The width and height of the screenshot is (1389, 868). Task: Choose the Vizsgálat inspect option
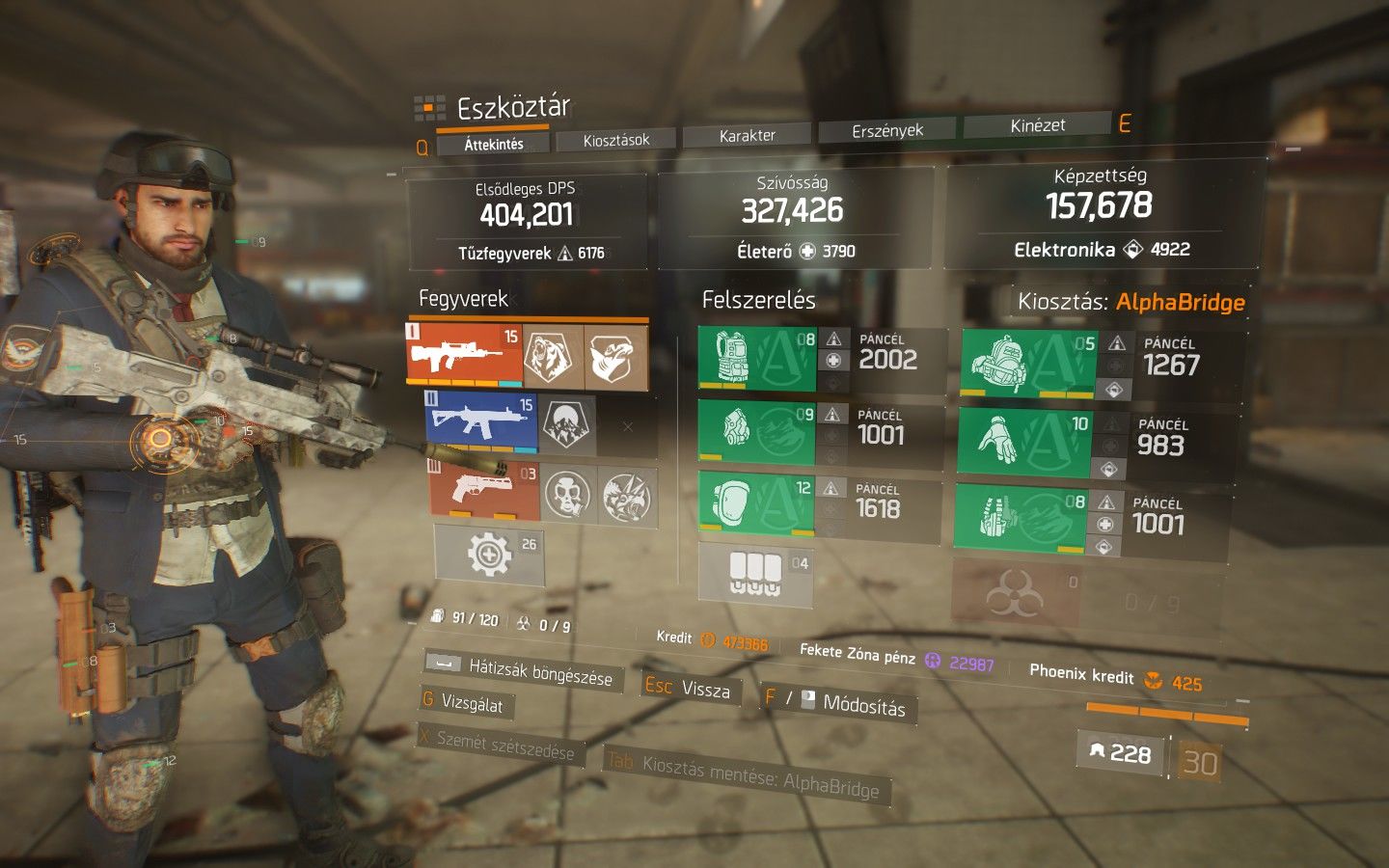(x=463, y=702)
